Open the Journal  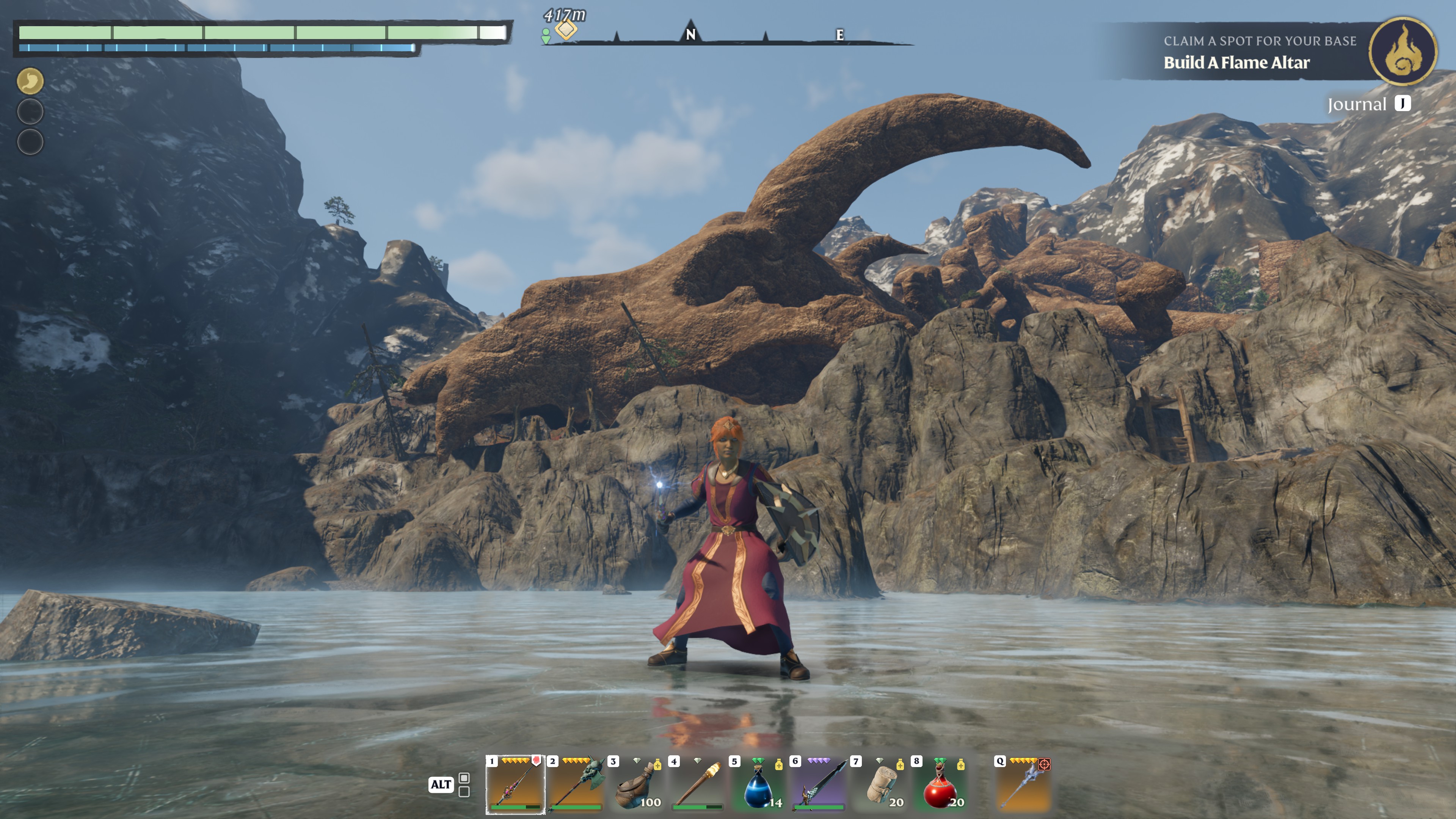click(1368, 104)
